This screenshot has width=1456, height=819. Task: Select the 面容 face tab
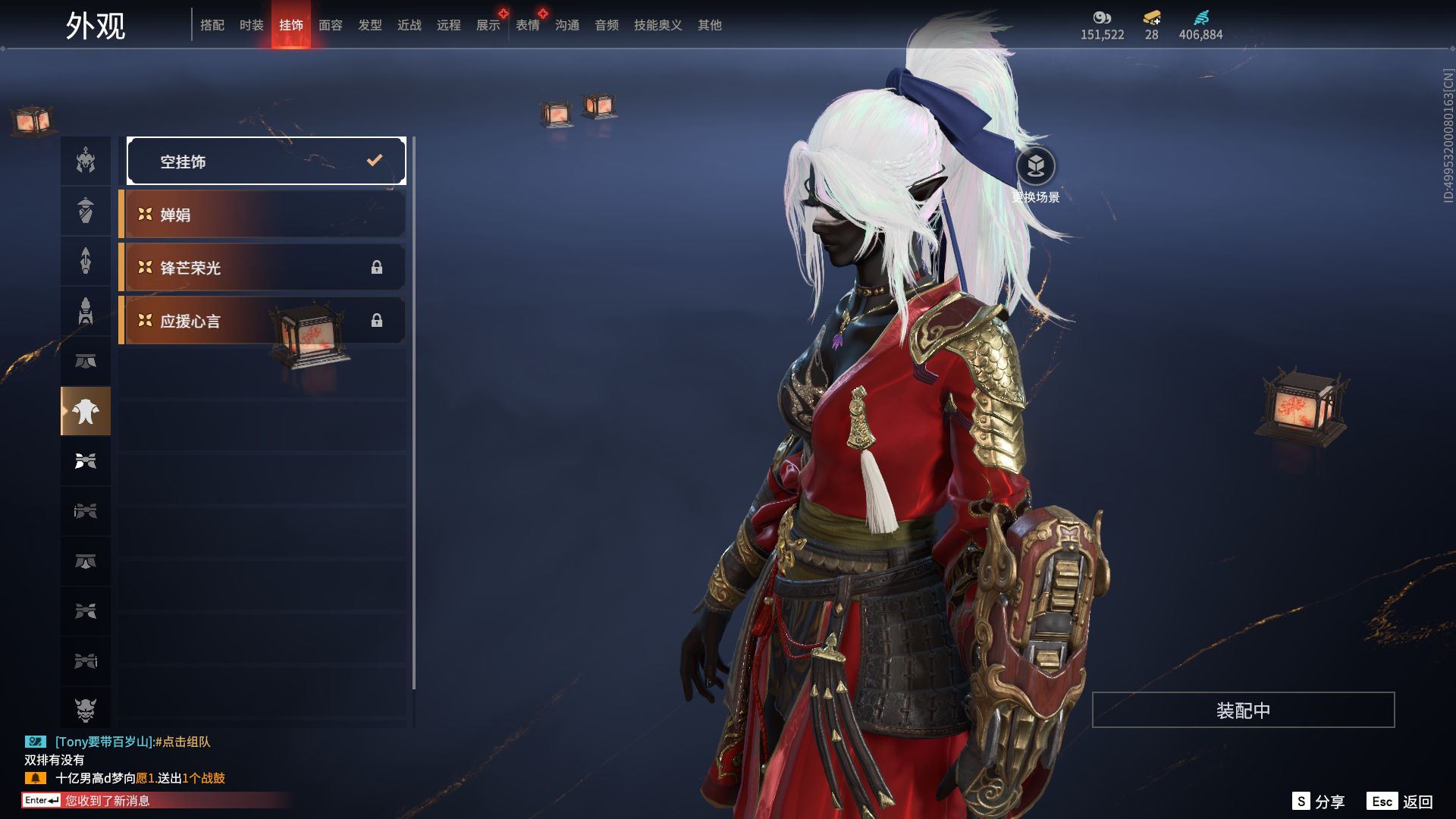point(331,25)
